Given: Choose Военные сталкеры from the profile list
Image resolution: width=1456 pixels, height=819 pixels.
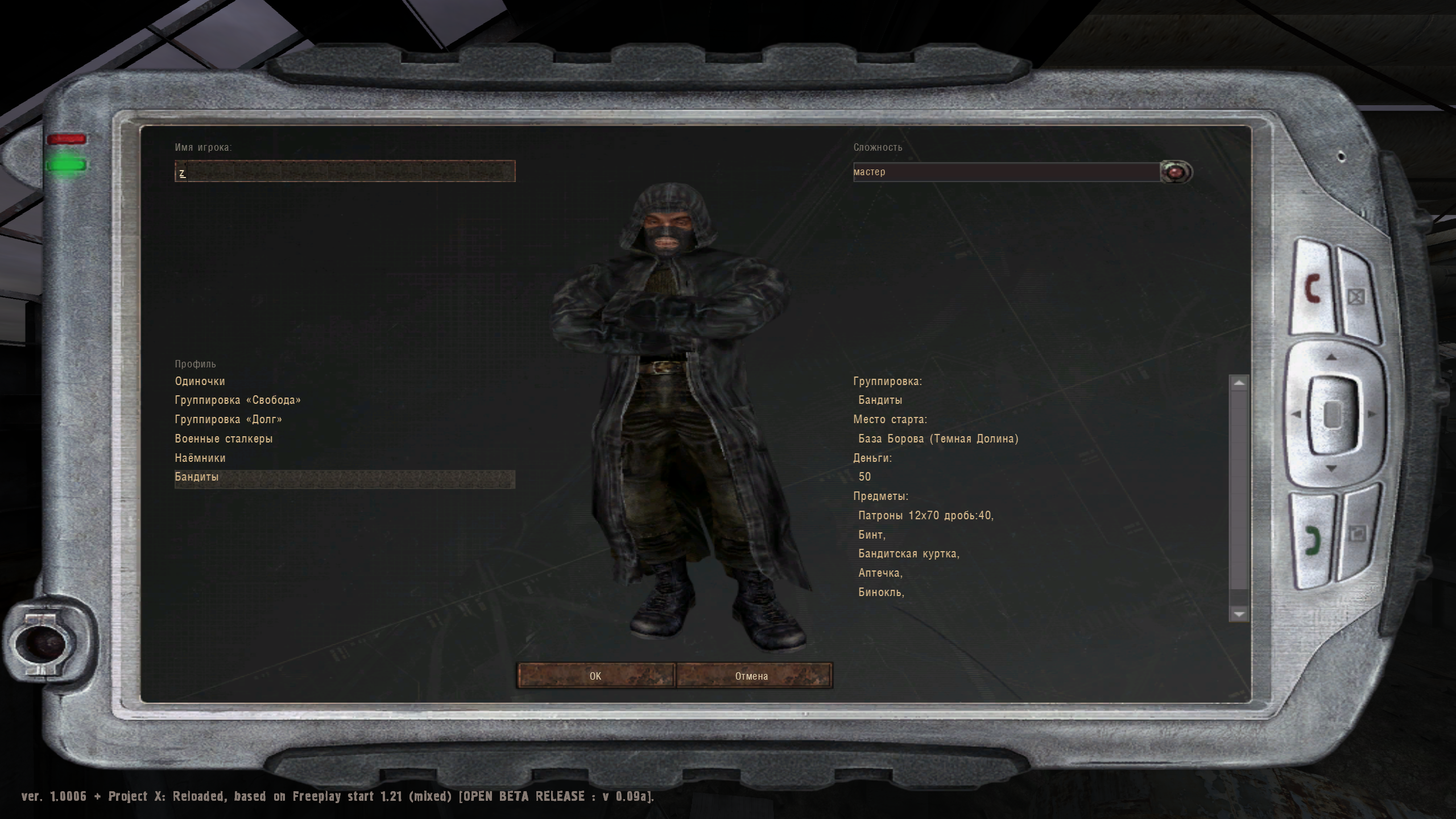Looking at the screenshot, I should [224, 438].
